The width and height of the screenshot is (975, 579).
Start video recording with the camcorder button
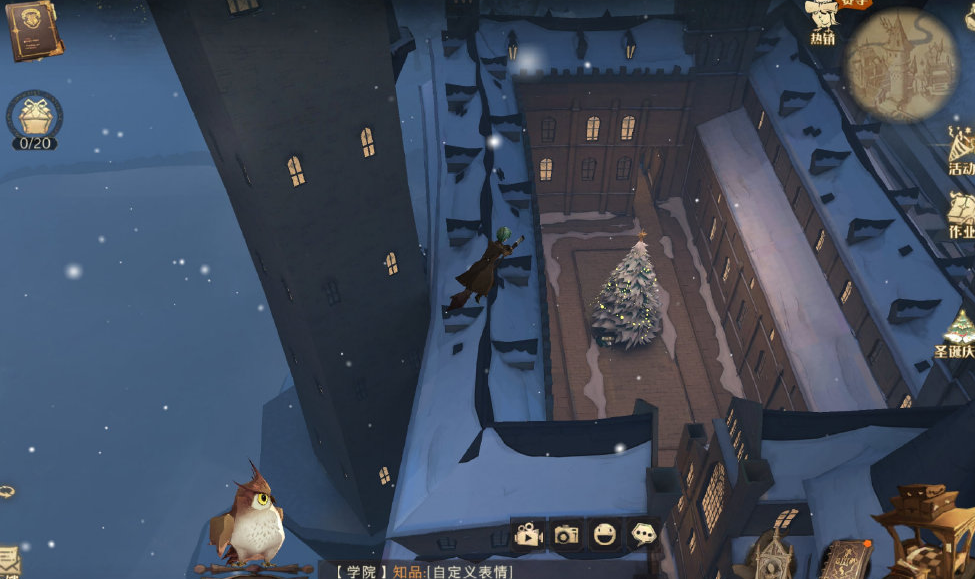528,535
